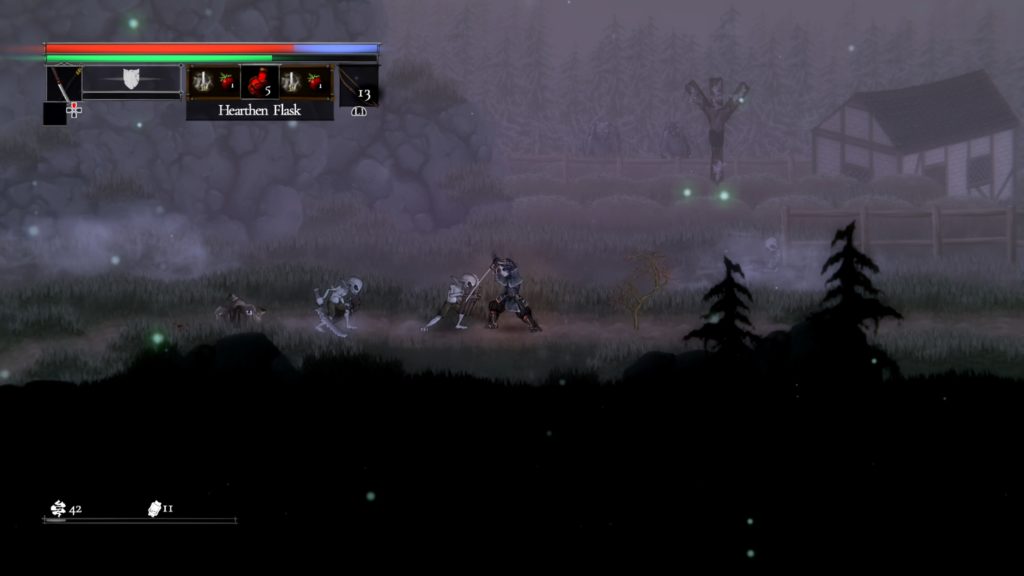The width and height of the screenshot is (1024, 576).
Task: Select the equipped sword weapon slot
Action: pyautogui.click(x=64, y=84)
